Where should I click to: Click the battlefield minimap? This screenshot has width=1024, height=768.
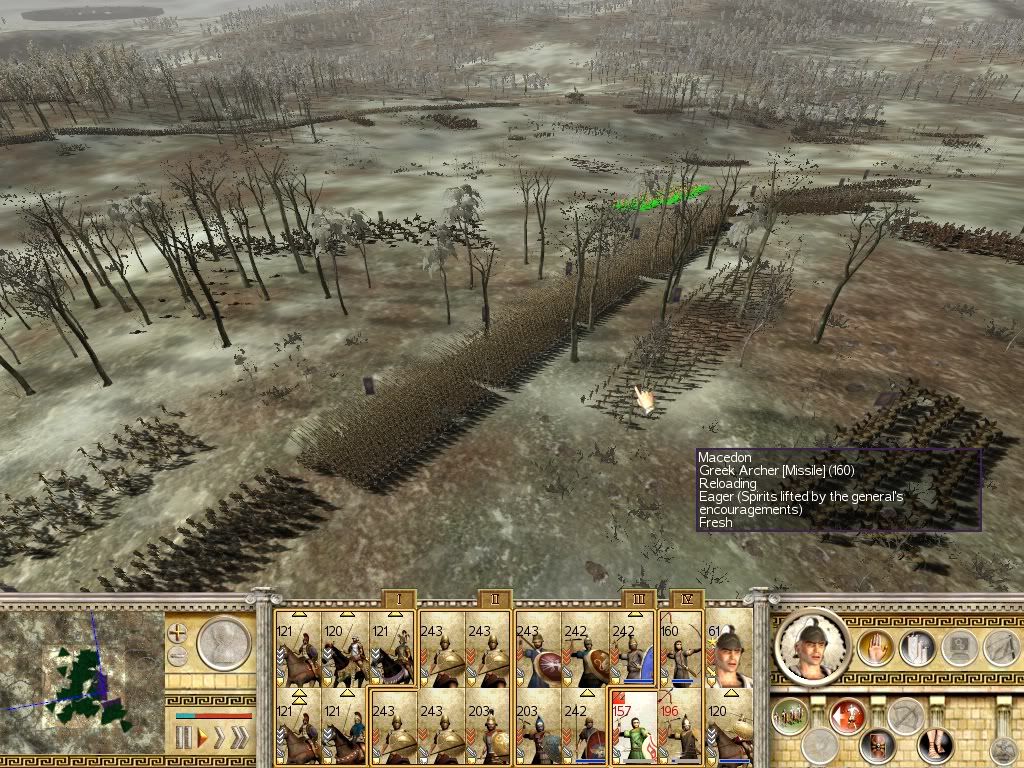[x=82, y=684]
